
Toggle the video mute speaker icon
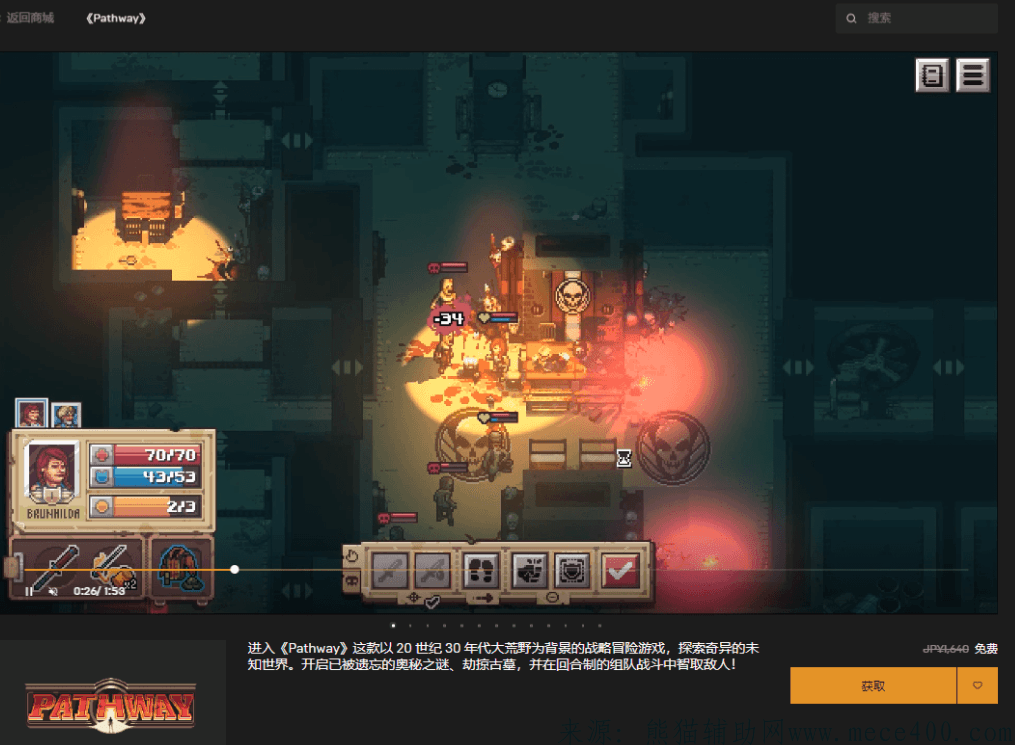pyautogui.click(x=53, y=591)
